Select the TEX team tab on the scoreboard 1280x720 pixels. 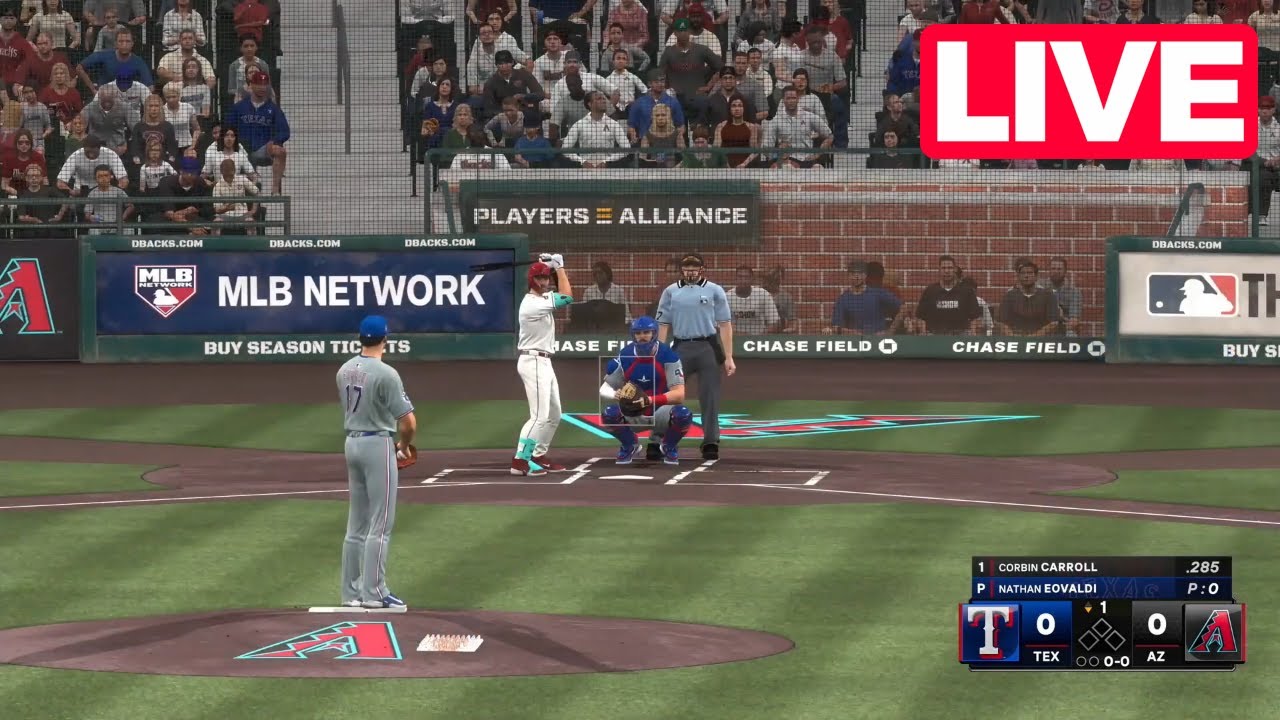1047,656
